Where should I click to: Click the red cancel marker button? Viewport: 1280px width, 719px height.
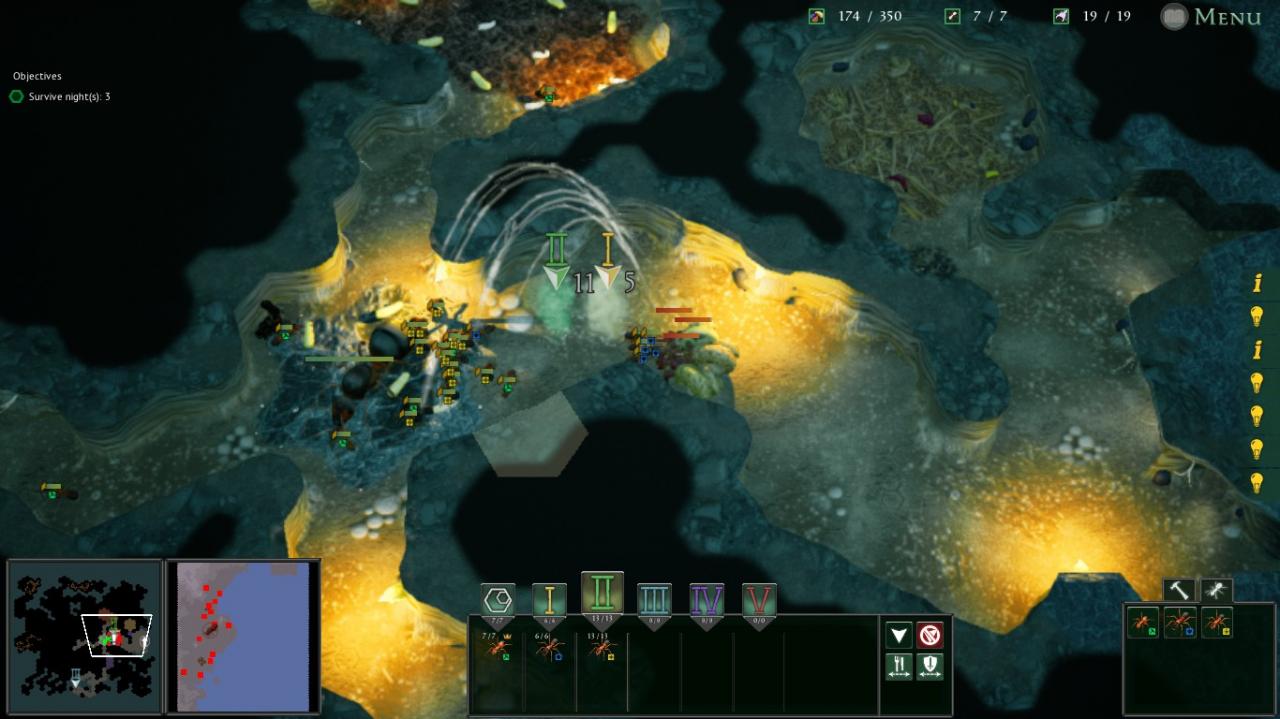(x=930, y=635)
